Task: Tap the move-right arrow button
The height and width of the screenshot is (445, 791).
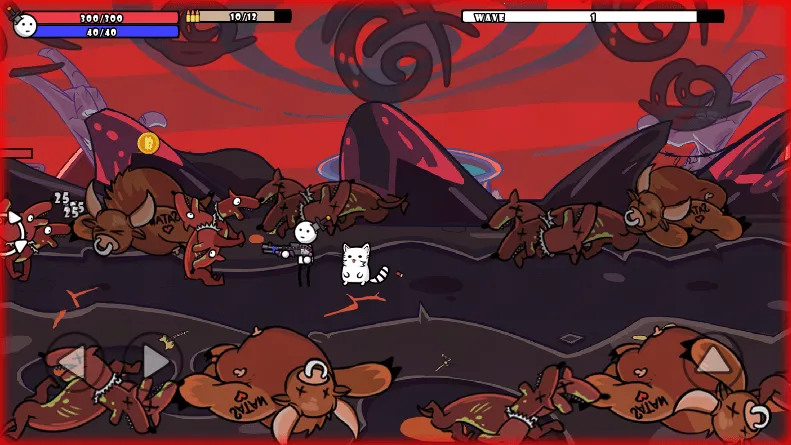Action: coord(153,361)
